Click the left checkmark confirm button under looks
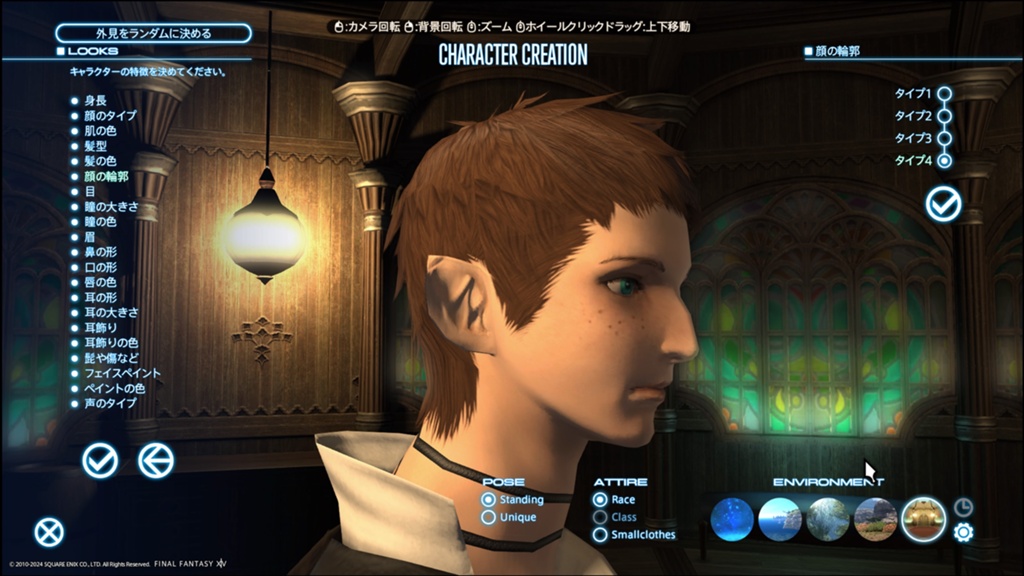 pos(100,460)
